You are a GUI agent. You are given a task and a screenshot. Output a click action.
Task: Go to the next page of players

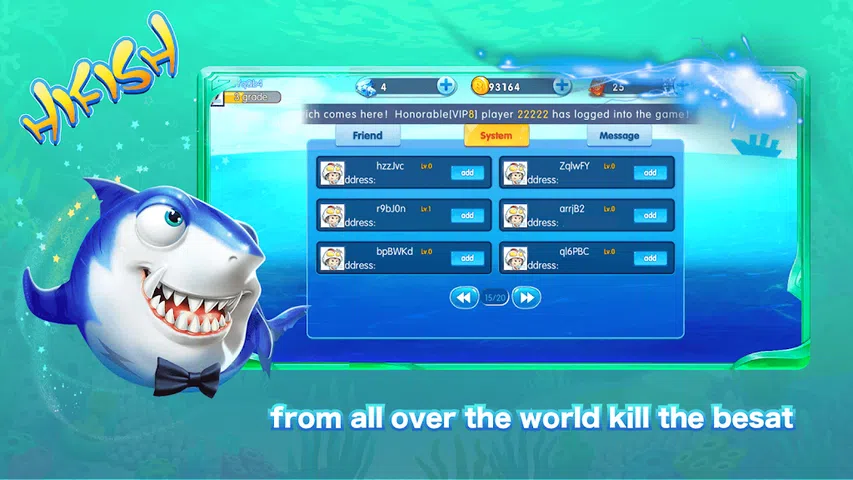pos(528,297)
